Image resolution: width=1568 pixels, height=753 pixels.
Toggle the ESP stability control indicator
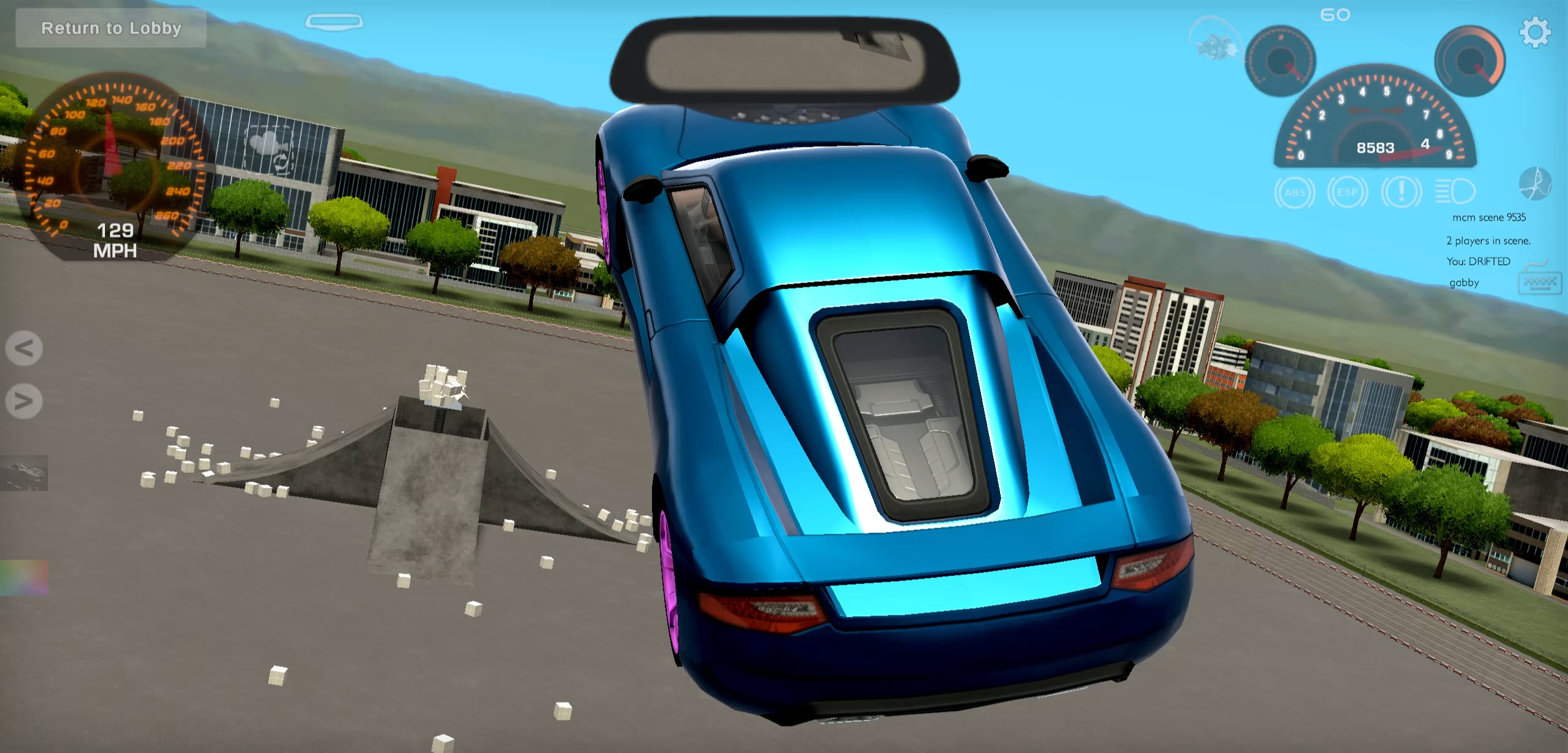pyautogui.click(x=1348, y=192)
